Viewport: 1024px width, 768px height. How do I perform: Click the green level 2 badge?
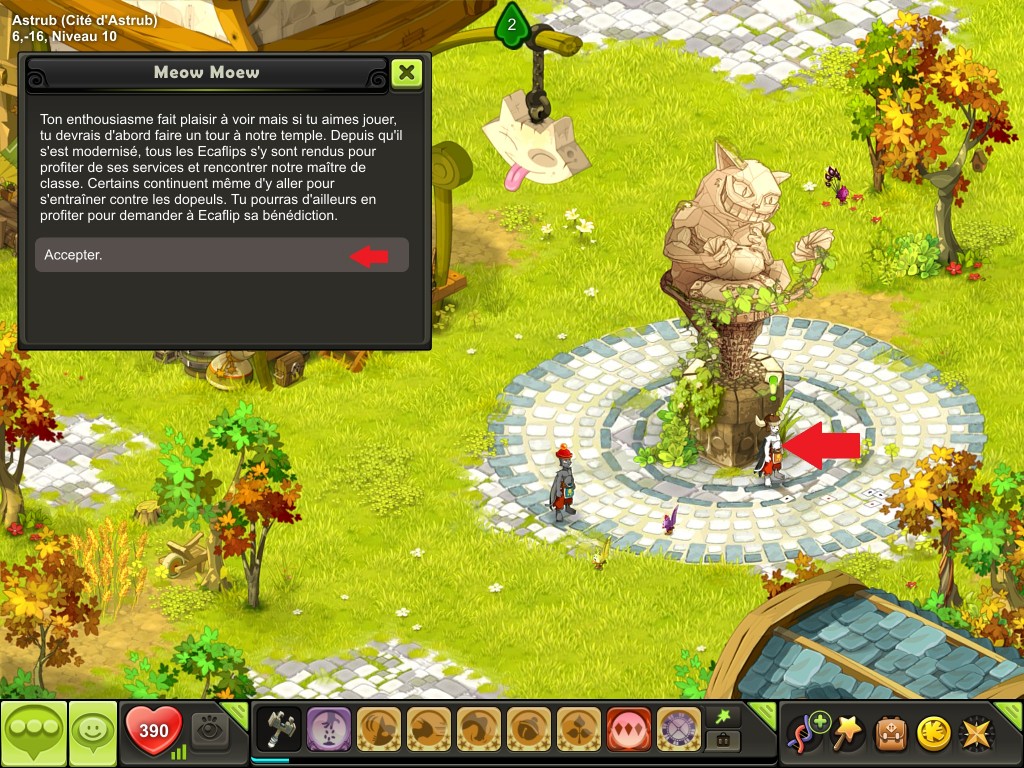coord(512,25)
